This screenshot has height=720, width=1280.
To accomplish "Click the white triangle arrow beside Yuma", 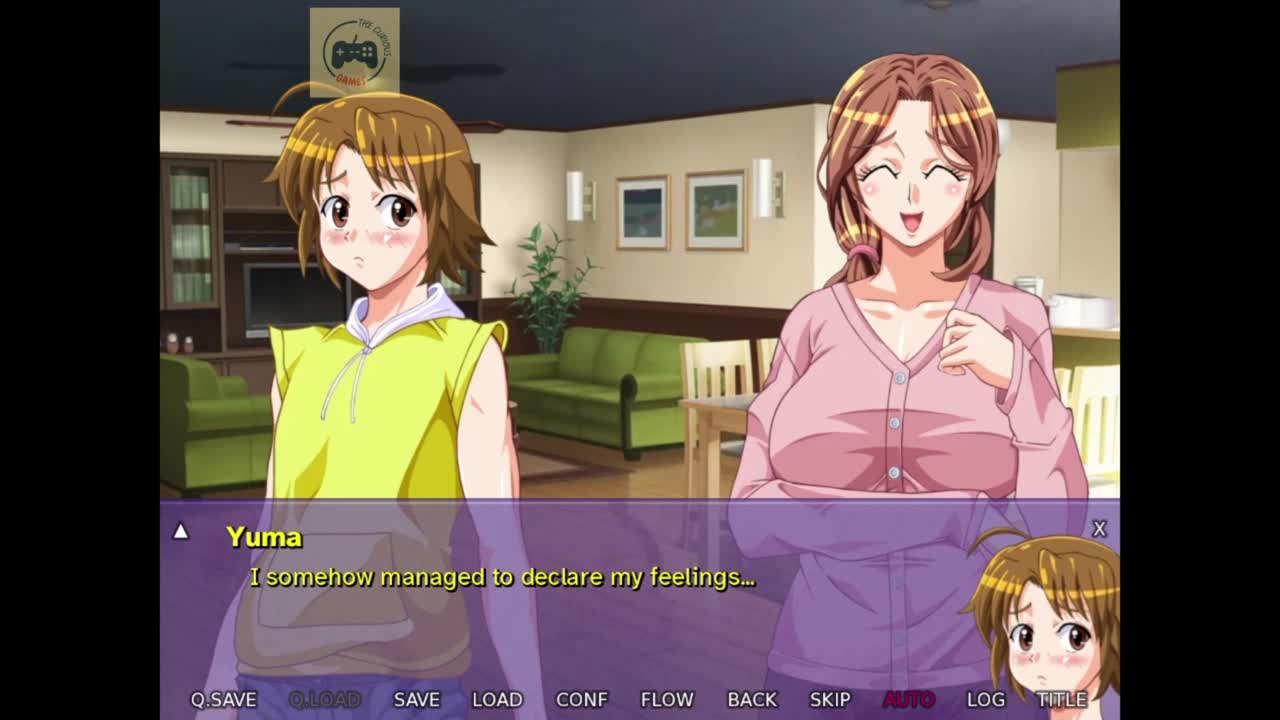I will 181,532.
